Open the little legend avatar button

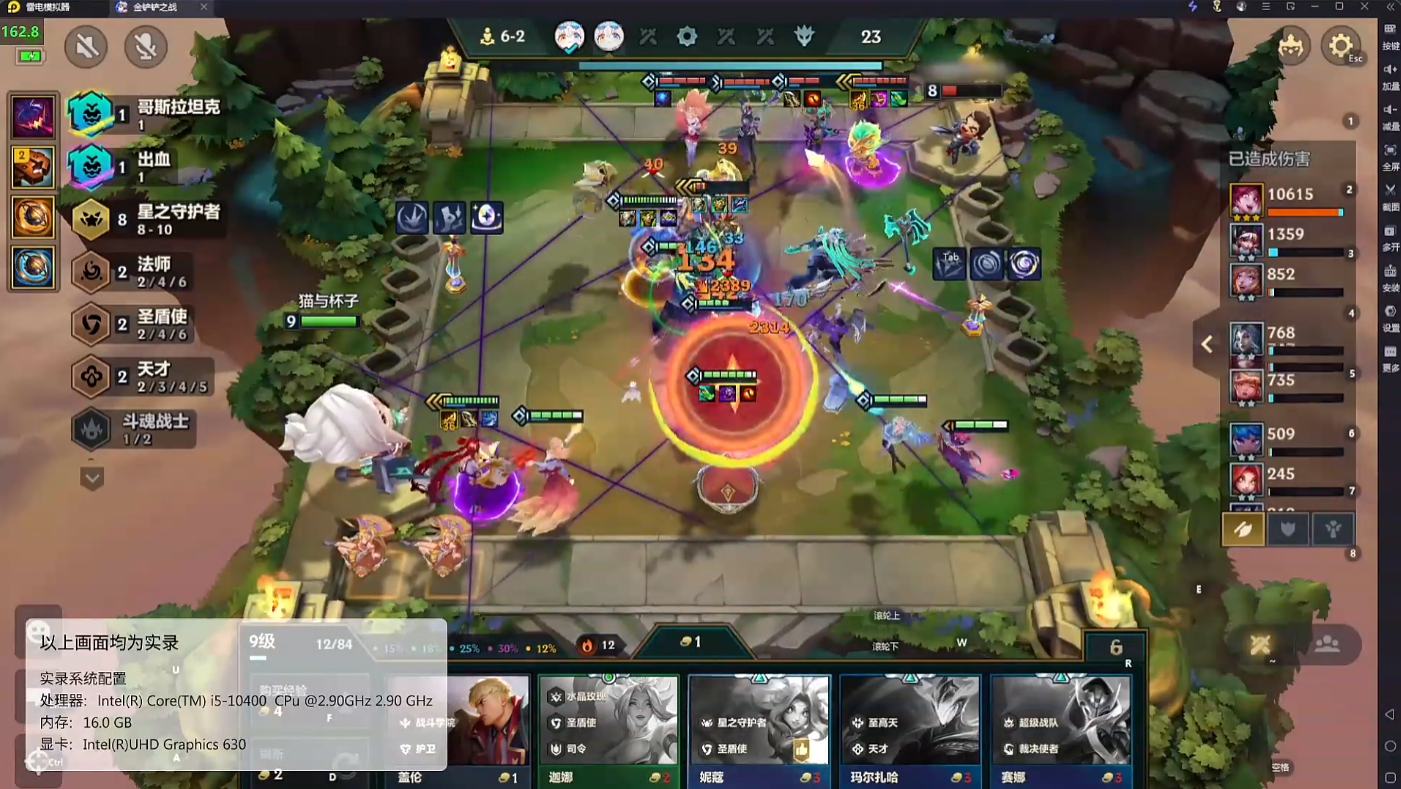(1292, 46)
